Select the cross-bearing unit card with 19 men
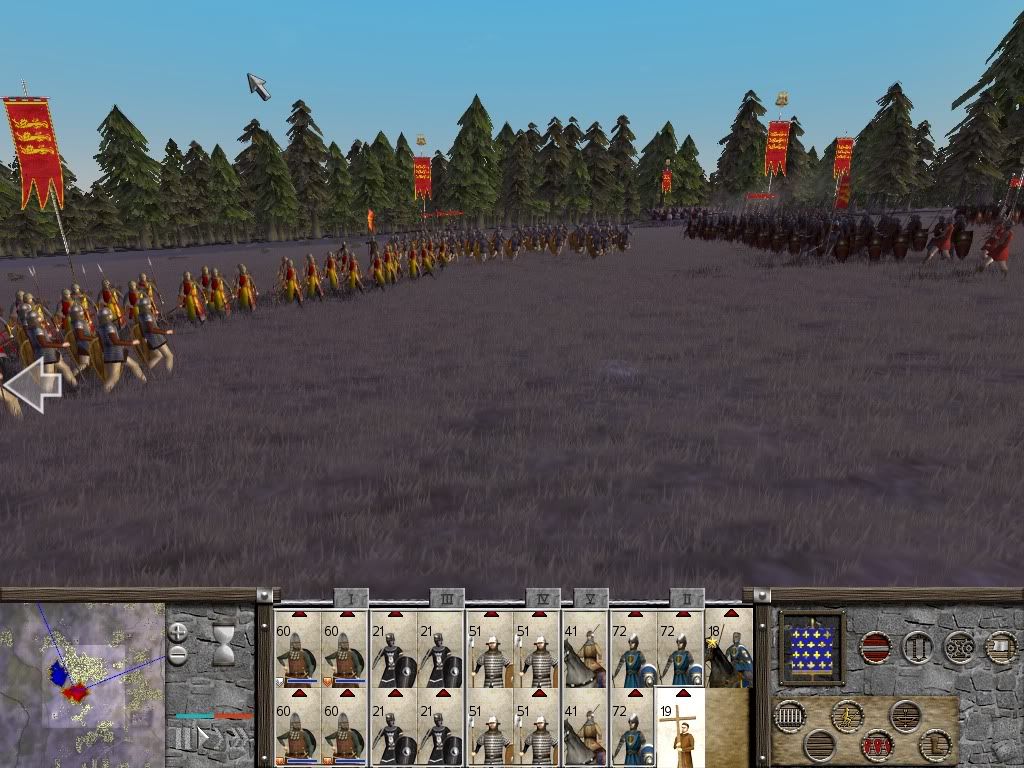1024x768 pixels. pos(681,732)
